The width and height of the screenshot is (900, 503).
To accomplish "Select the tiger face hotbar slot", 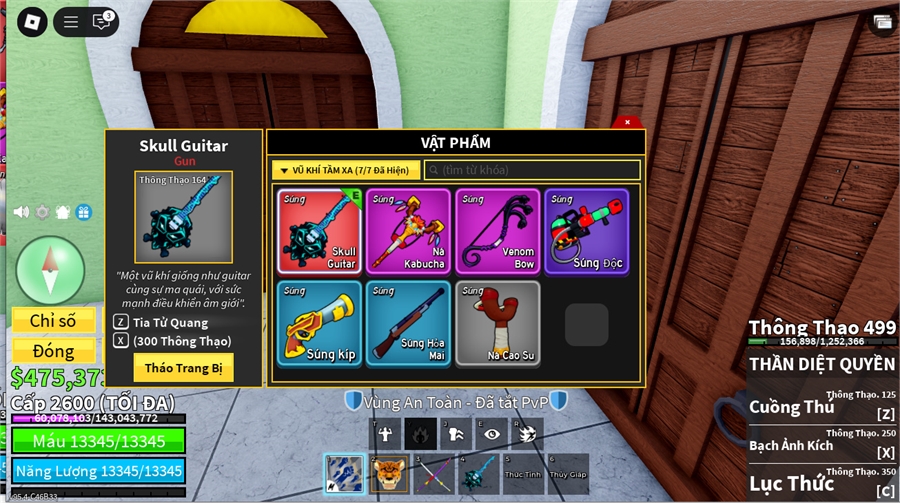I will [x=389, y=472].
